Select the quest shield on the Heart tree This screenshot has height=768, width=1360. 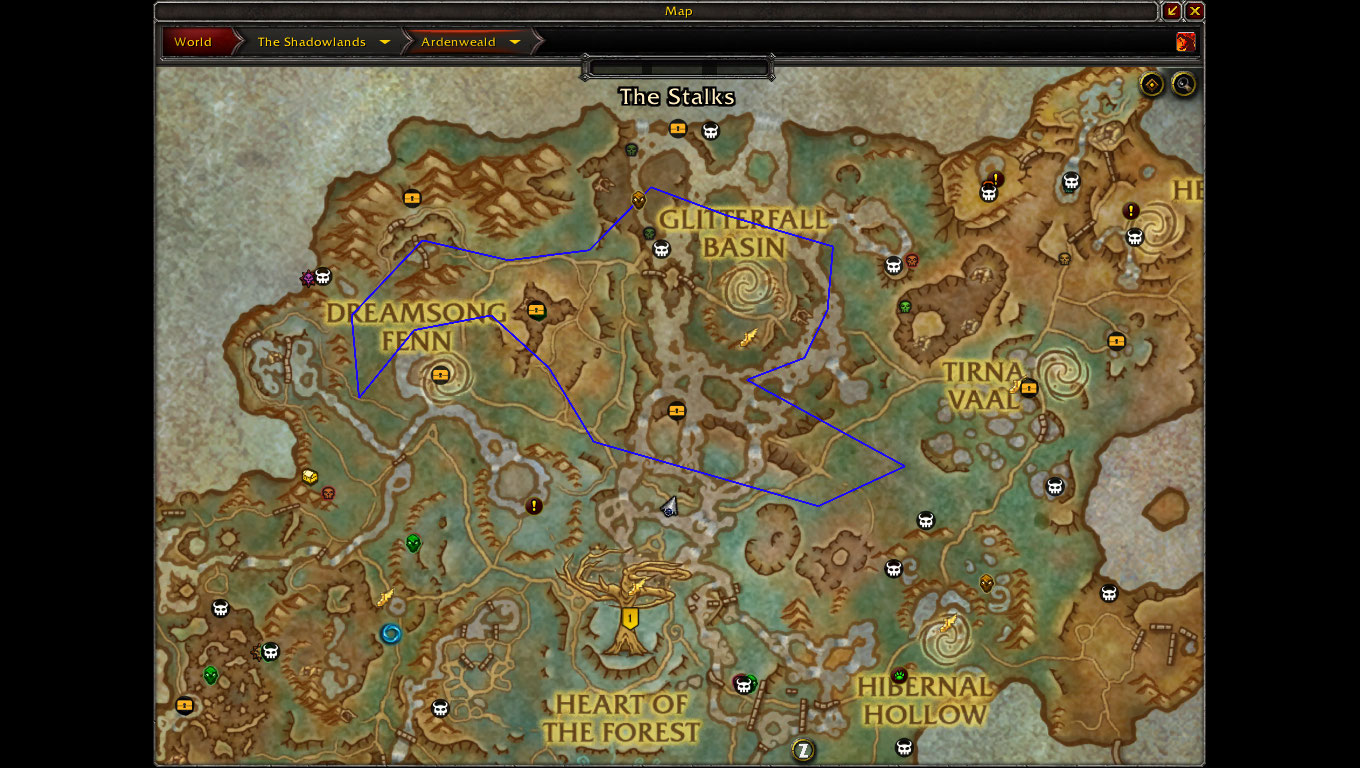(x=630, y=619)
